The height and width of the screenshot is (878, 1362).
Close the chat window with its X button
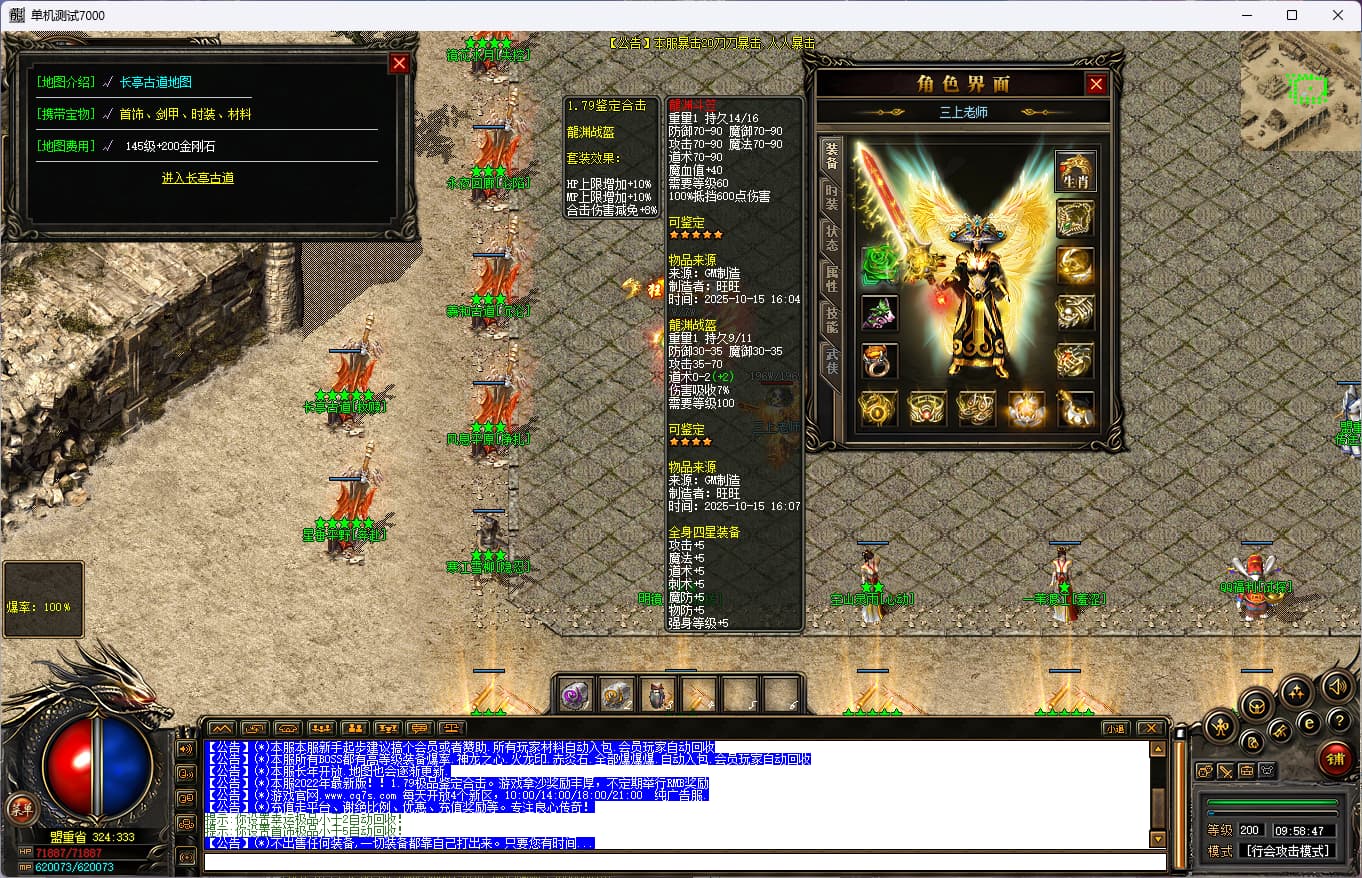[1150, 728]
